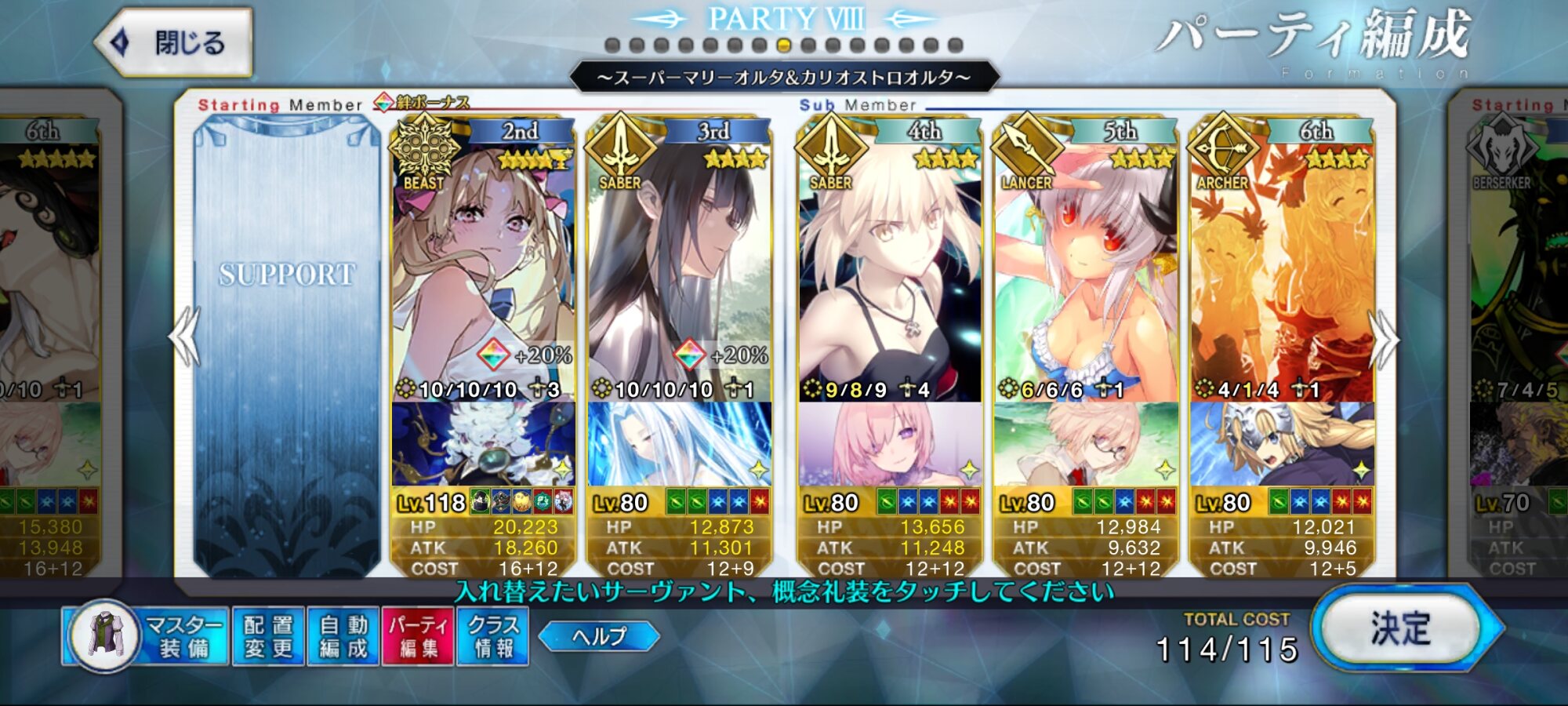
Task: Show クラス情報 class information
Action: click(x=493, y=636)
